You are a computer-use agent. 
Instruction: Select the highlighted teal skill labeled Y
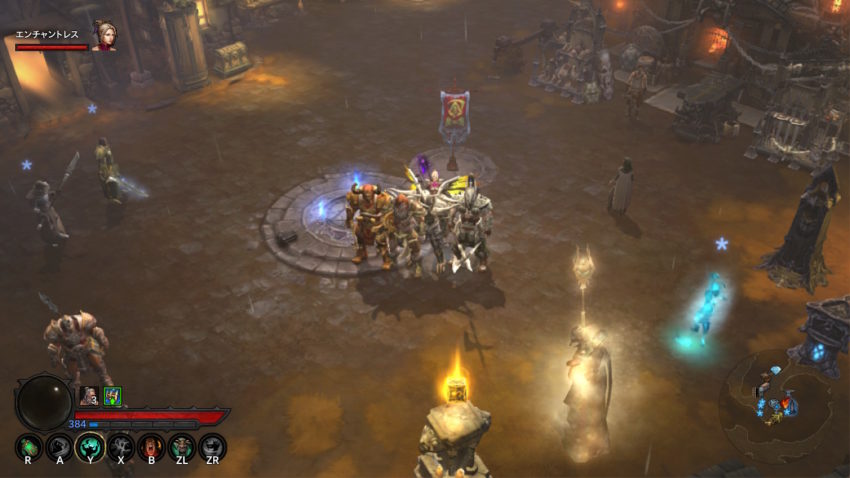[90, 446]
